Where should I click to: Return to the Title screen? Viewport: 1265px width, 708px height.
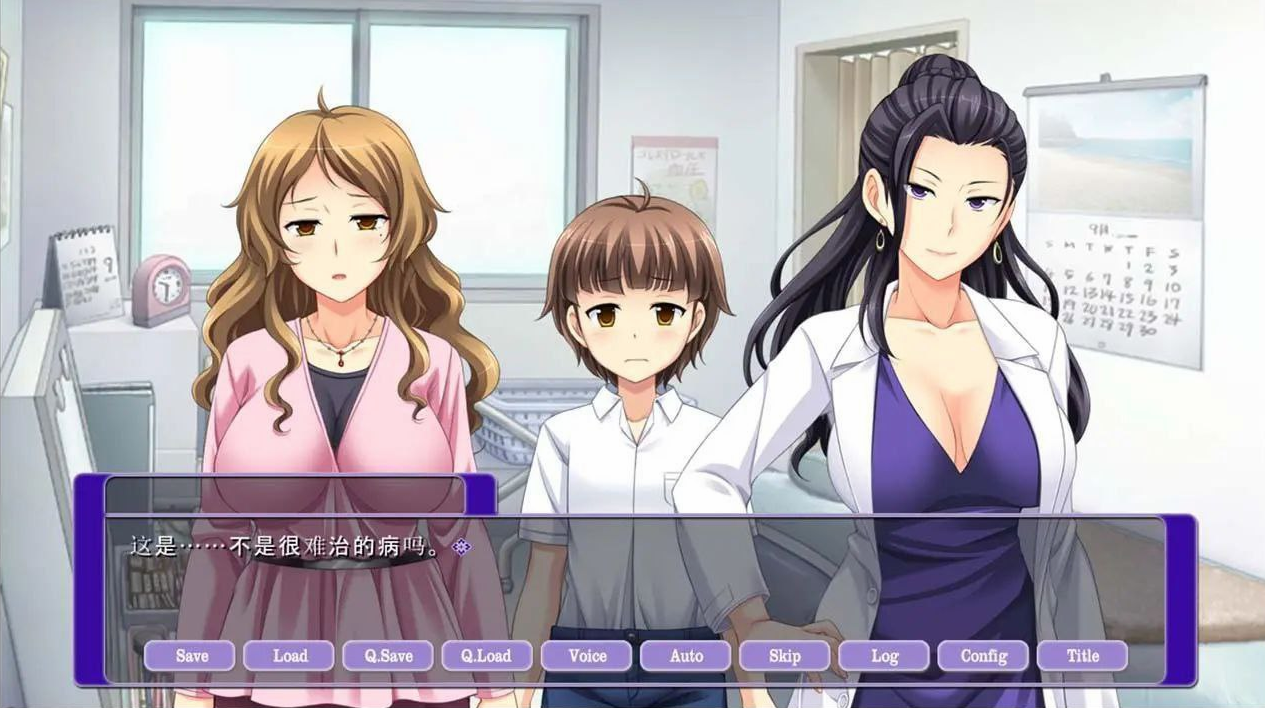tap(1082, 656)
